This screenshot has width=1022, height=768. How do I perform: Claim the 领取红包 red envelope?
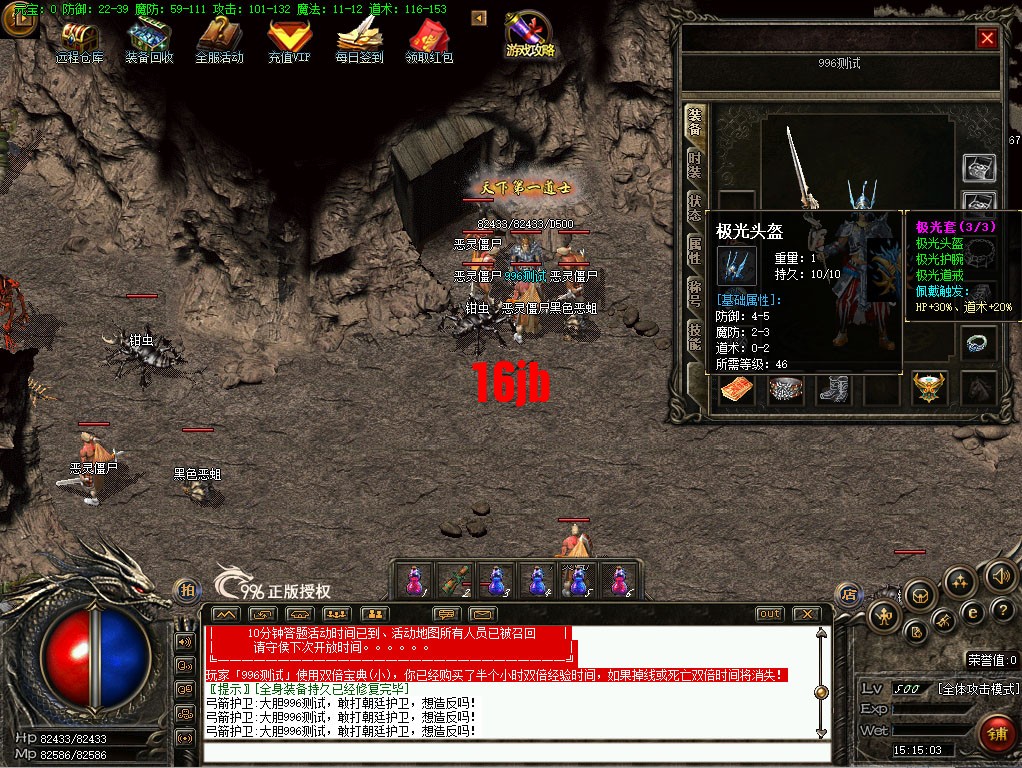tap(429, 40)
